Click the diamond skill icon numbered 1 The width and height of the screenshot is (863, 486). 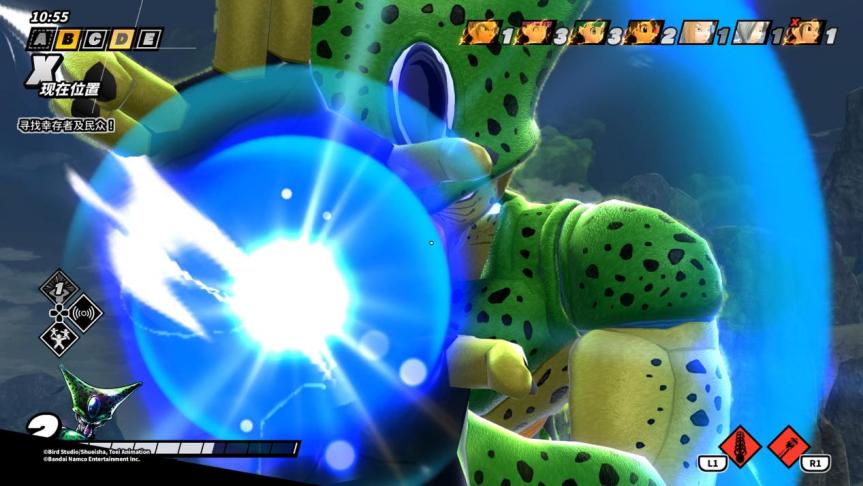tap(59, 289)
